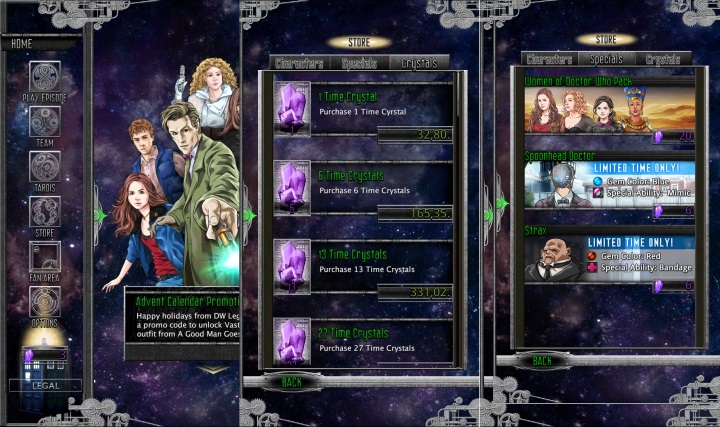Screen dimensions: 720x427
Task: Select the Team menu entry
Action: 44,123
